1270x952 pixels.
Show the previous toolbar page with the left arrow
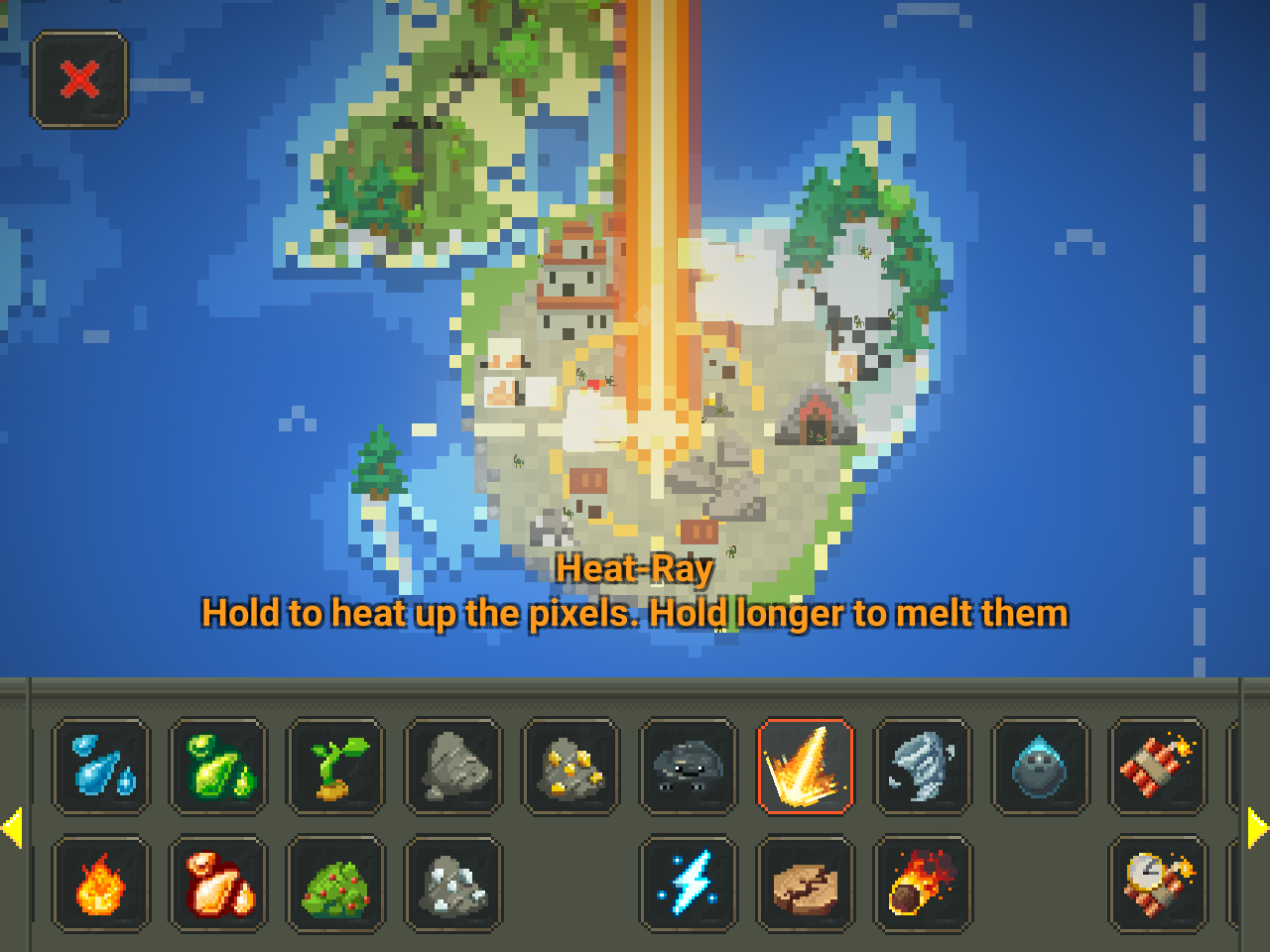click(14, 826)
